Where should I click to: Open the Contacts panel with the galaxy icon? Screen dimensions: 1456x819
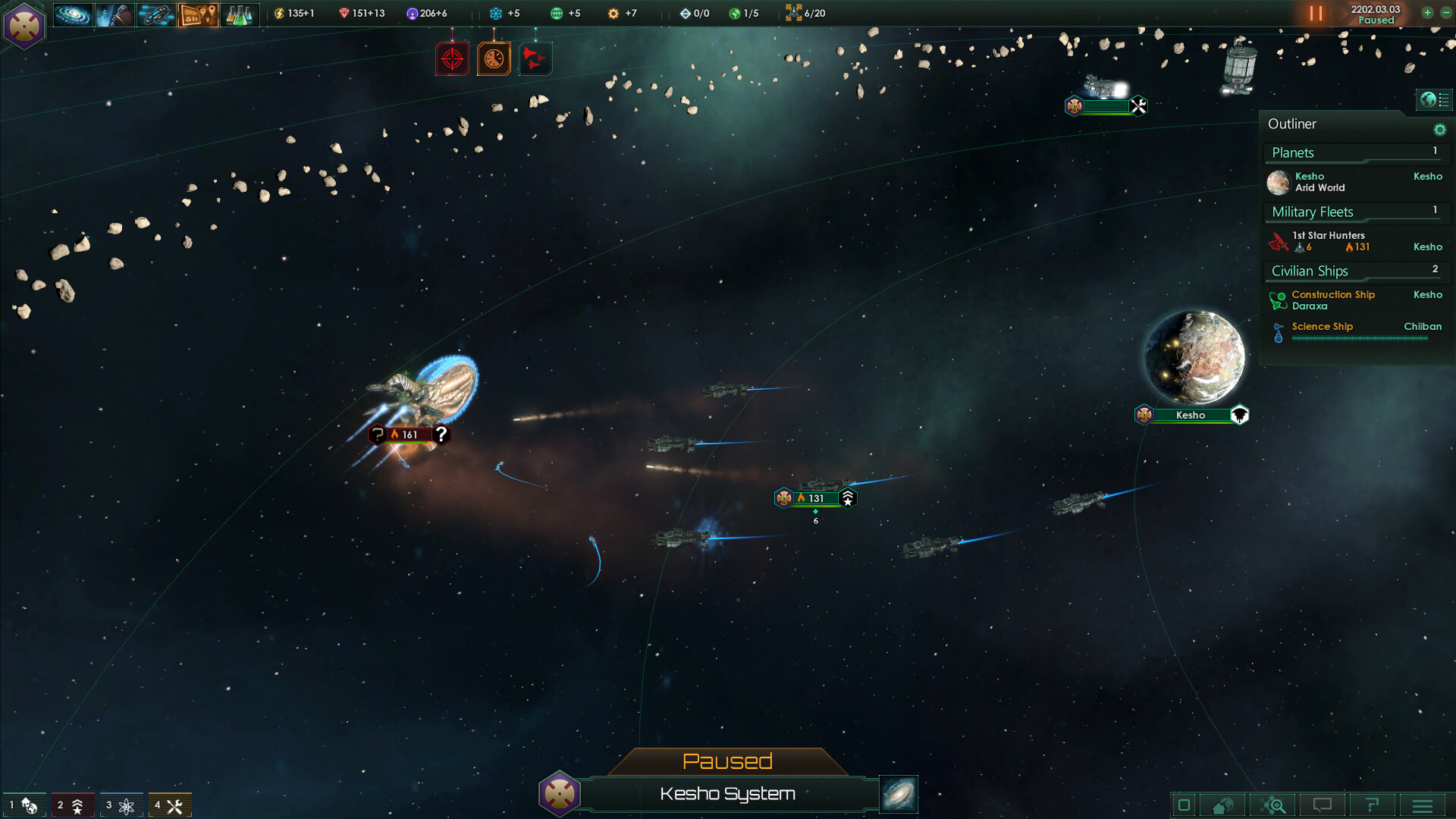click(x=71, y=14)
